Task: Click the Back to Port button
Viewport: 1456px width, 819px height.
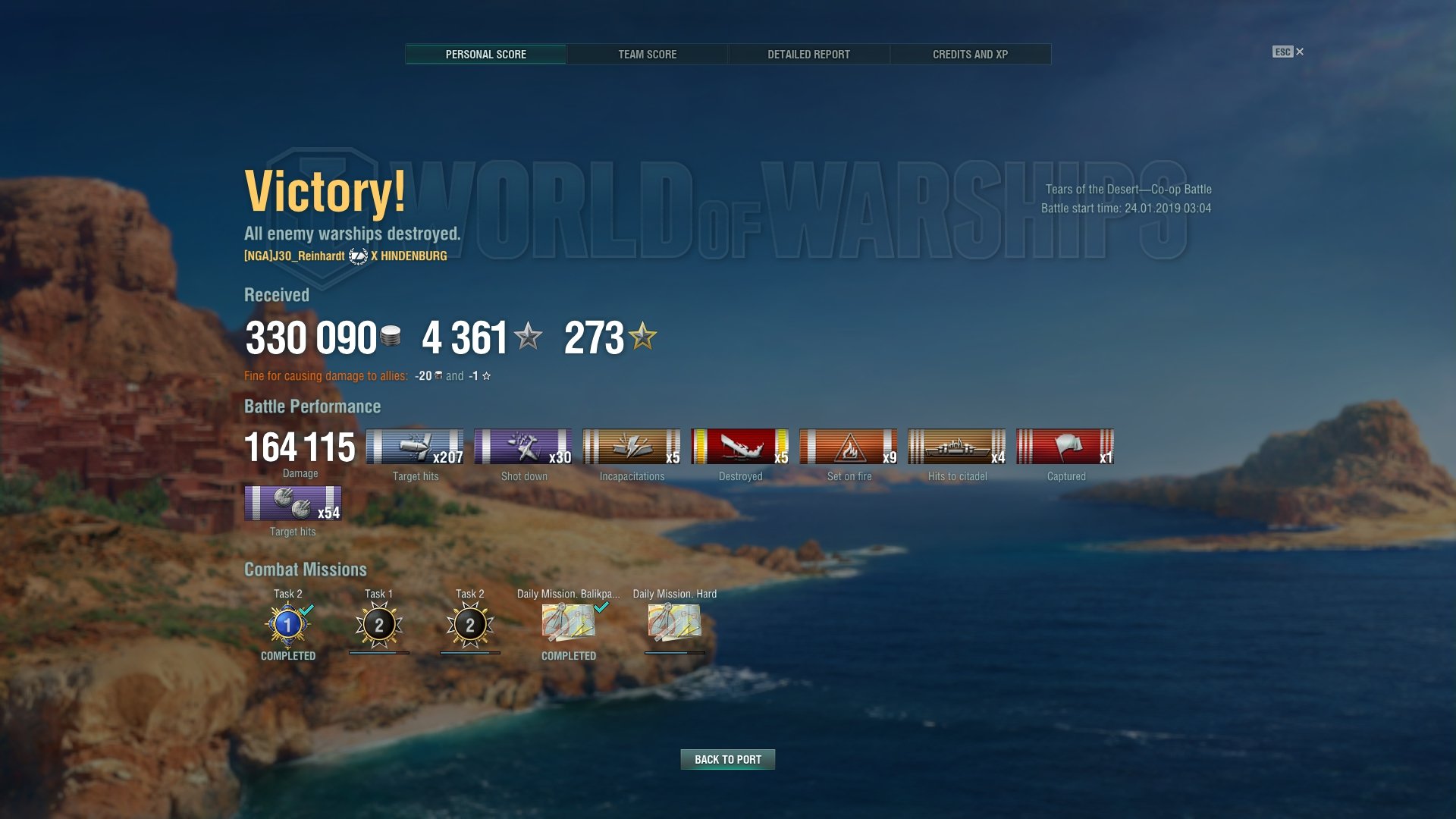Action: click(727, 759)
